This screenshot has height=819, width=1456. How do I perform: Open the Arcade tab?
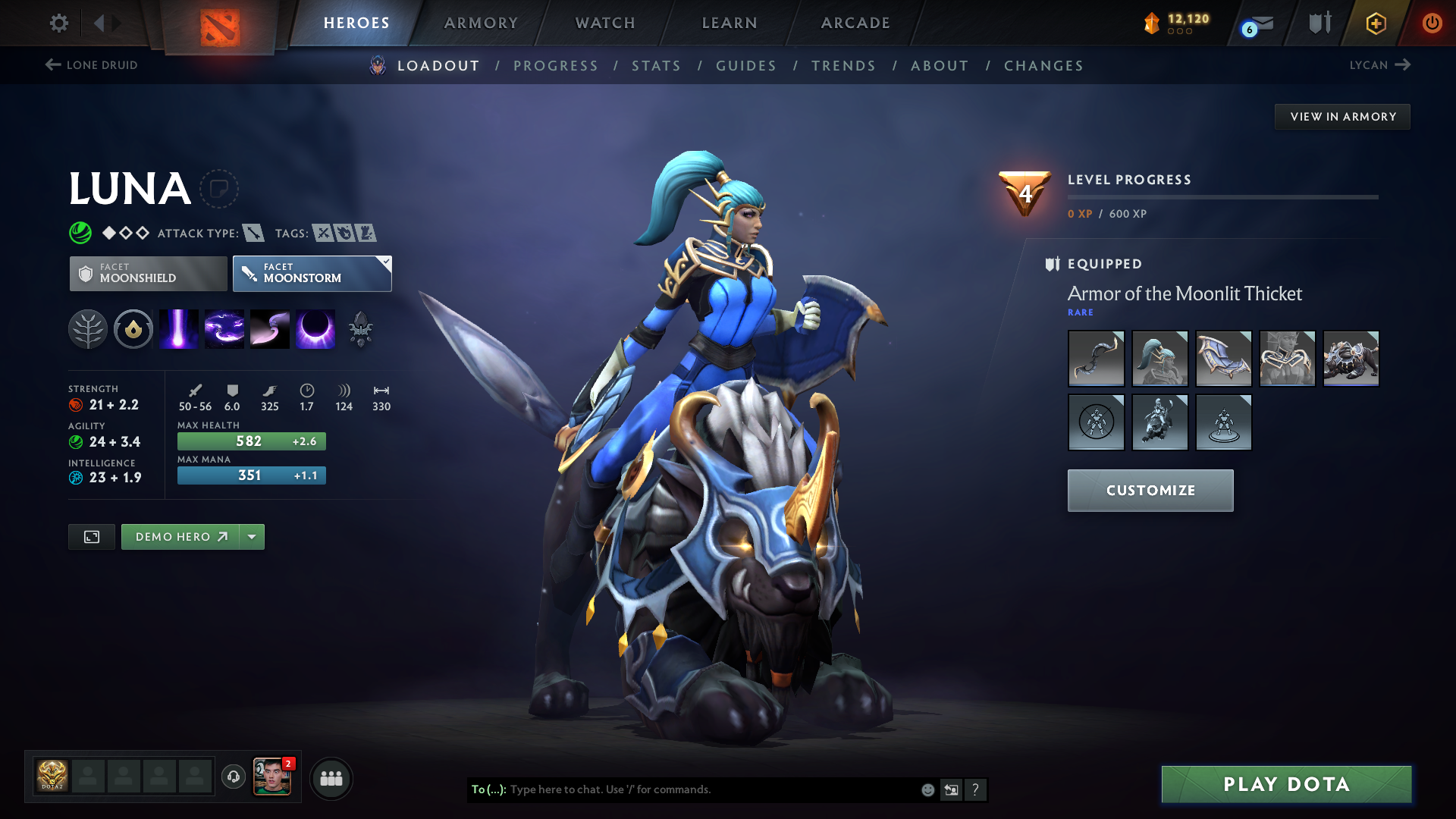click(x=855, y=23)
